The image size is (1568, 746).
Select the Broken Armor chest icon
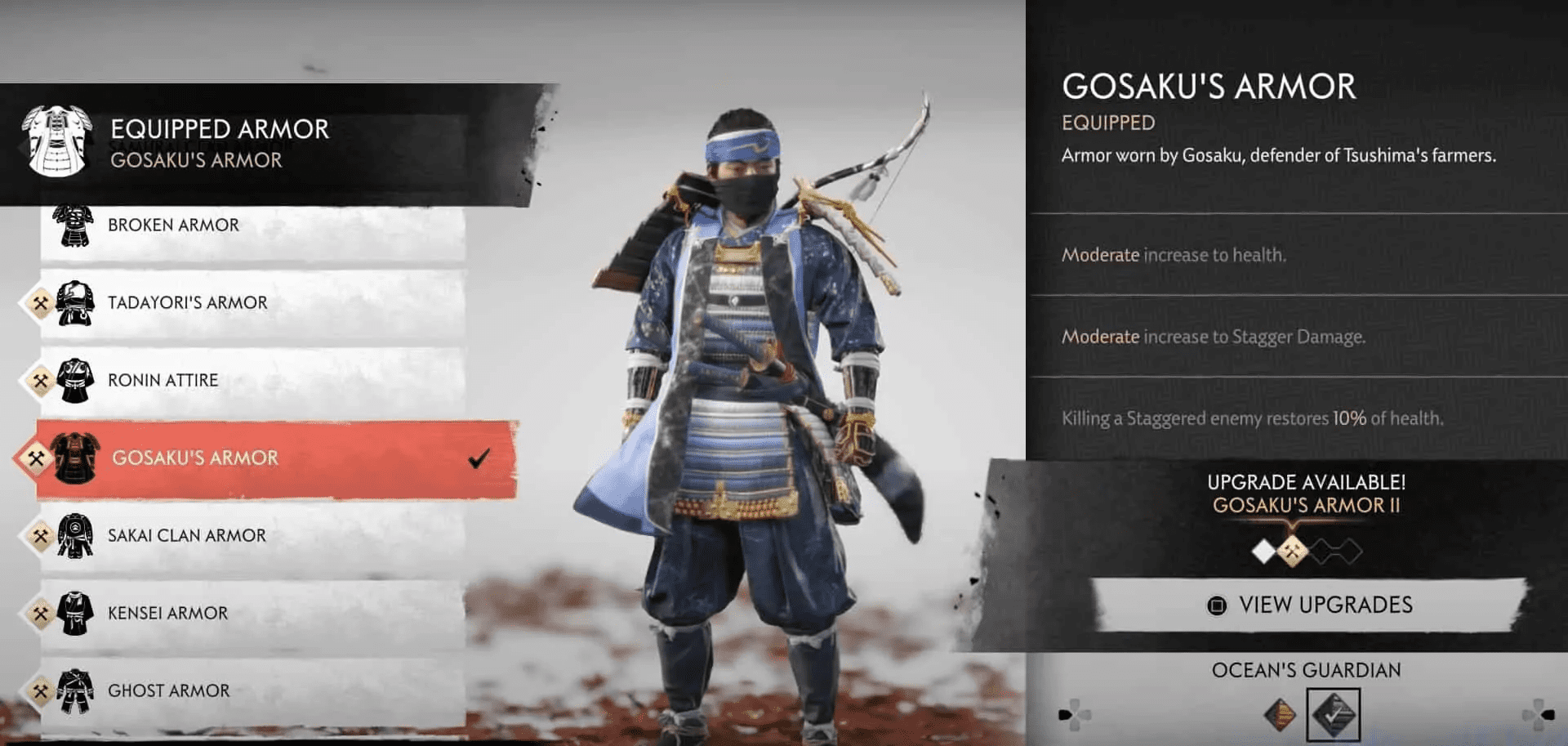(73, 225)
